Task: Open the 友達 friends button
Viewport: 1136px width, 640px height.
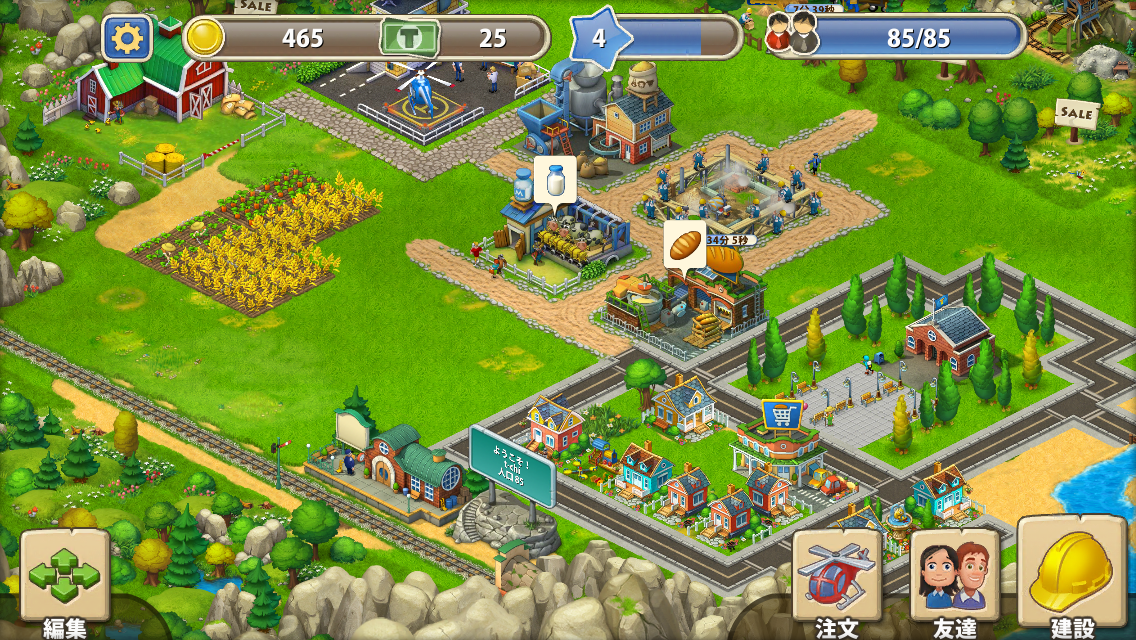Action: (954, 578)
